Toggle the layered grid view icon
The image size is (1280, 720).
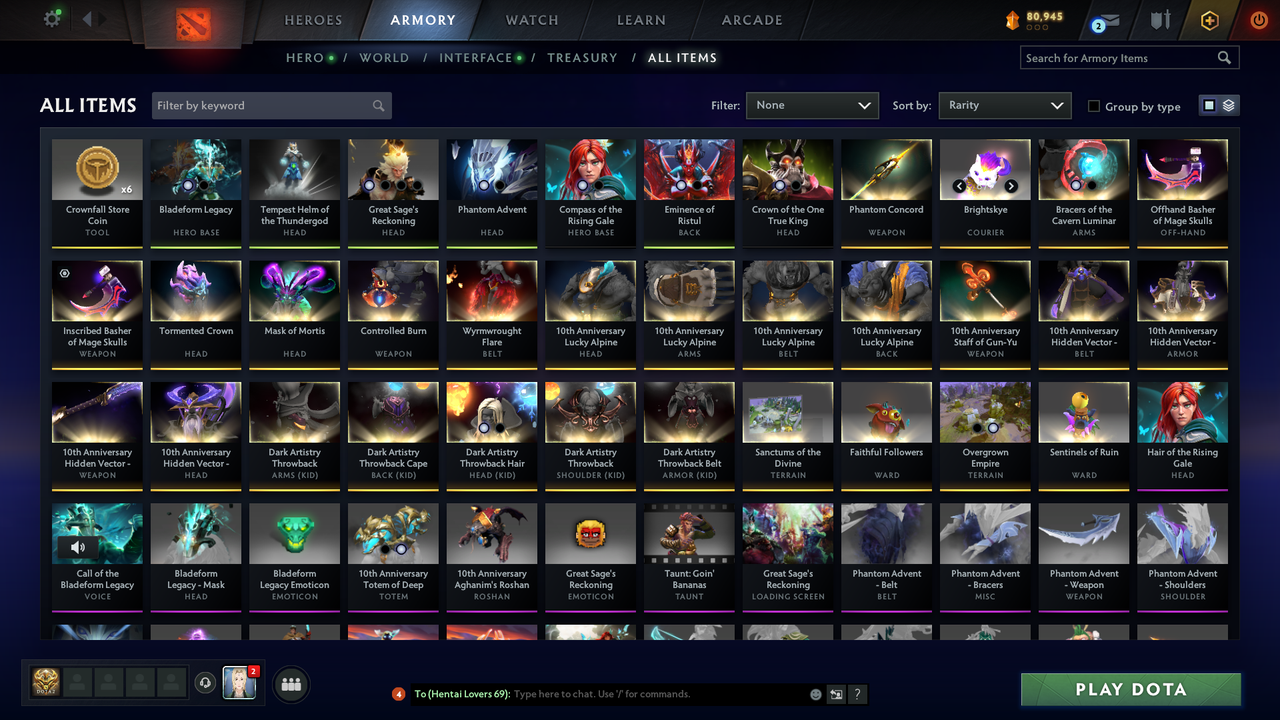(x=1227, y=104)
